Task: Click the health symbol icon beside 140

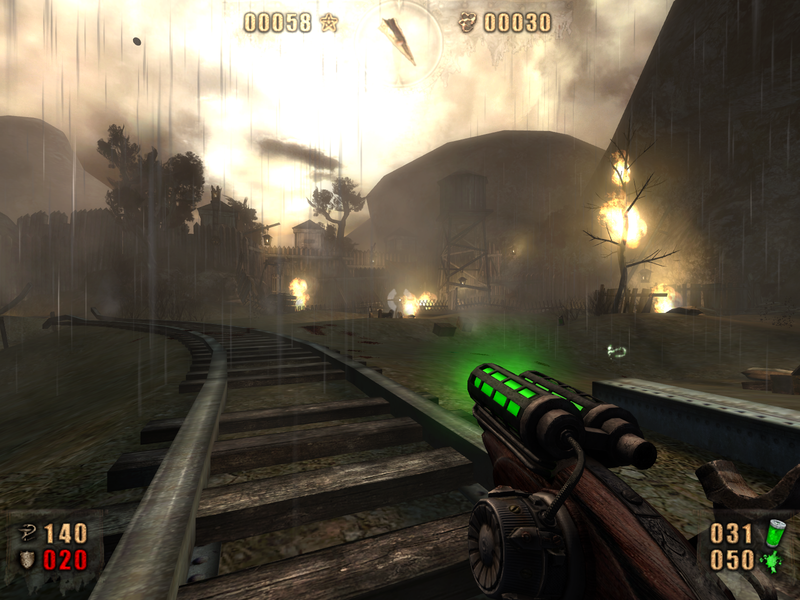Action: pos(27,532)
